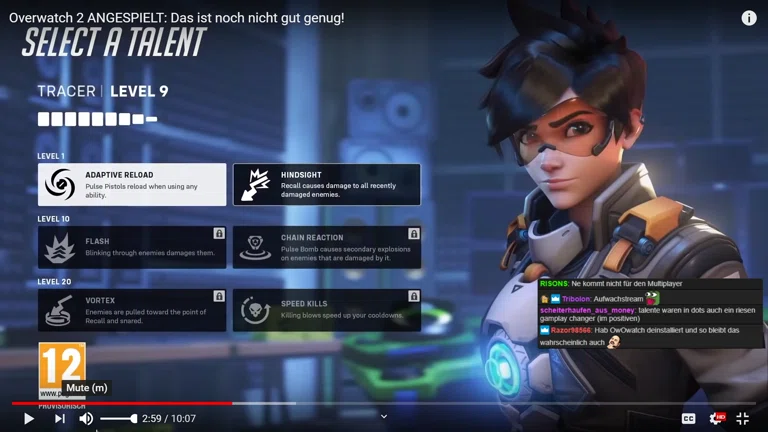Skip to the next video

59,418
